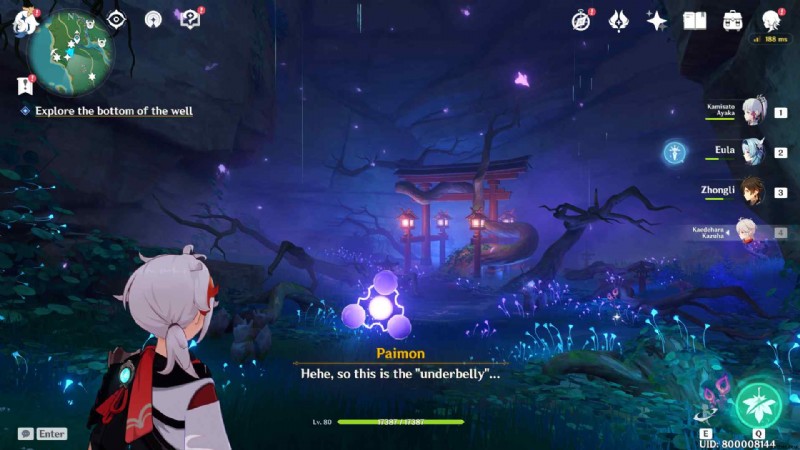Select Kaedehara Kazuha party slot
This screenshot has height=450, width=800.
click(750, 232)
